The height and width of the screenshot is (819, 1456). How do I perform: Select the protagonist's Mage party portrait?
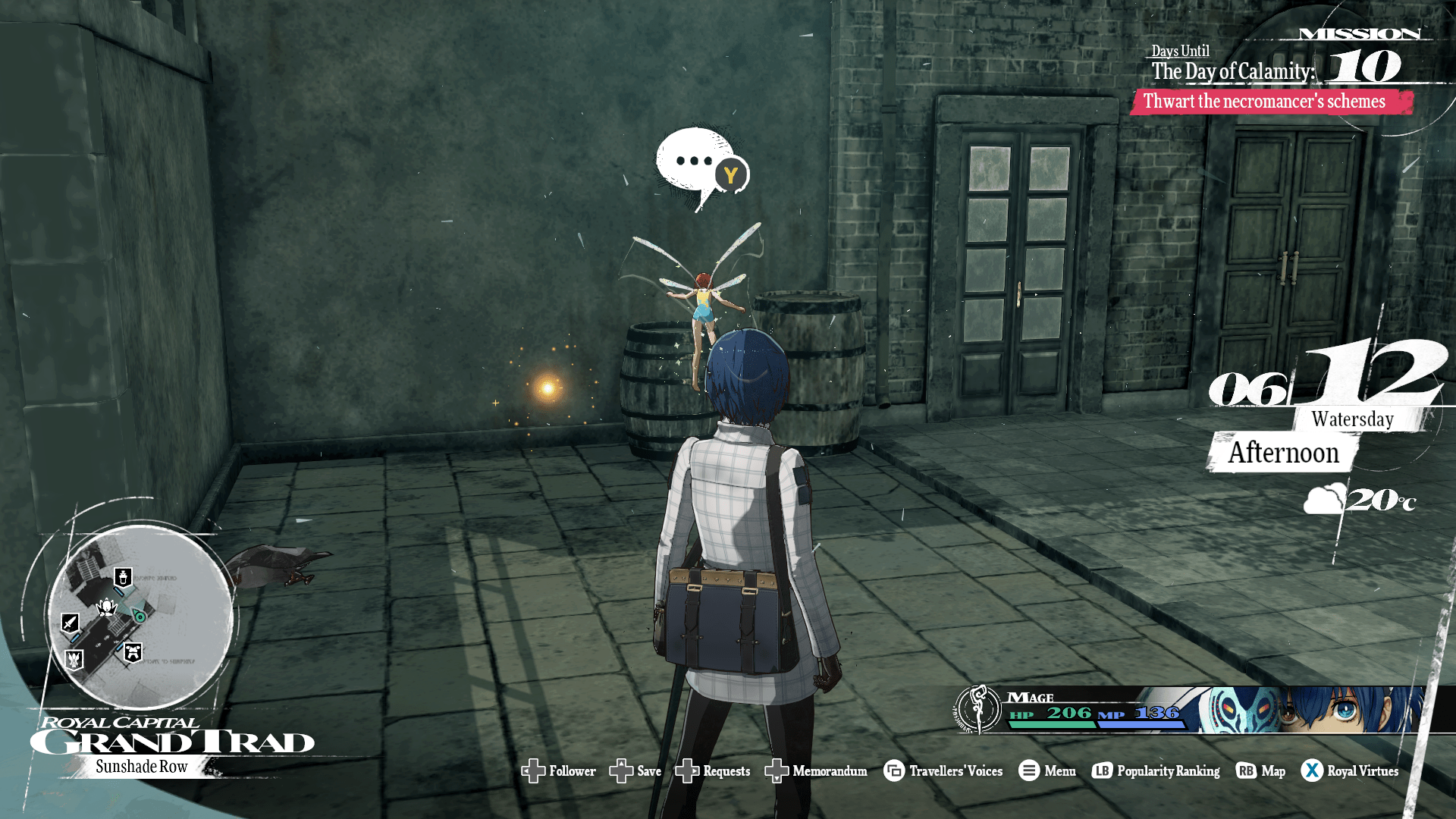click(1312, 710)
